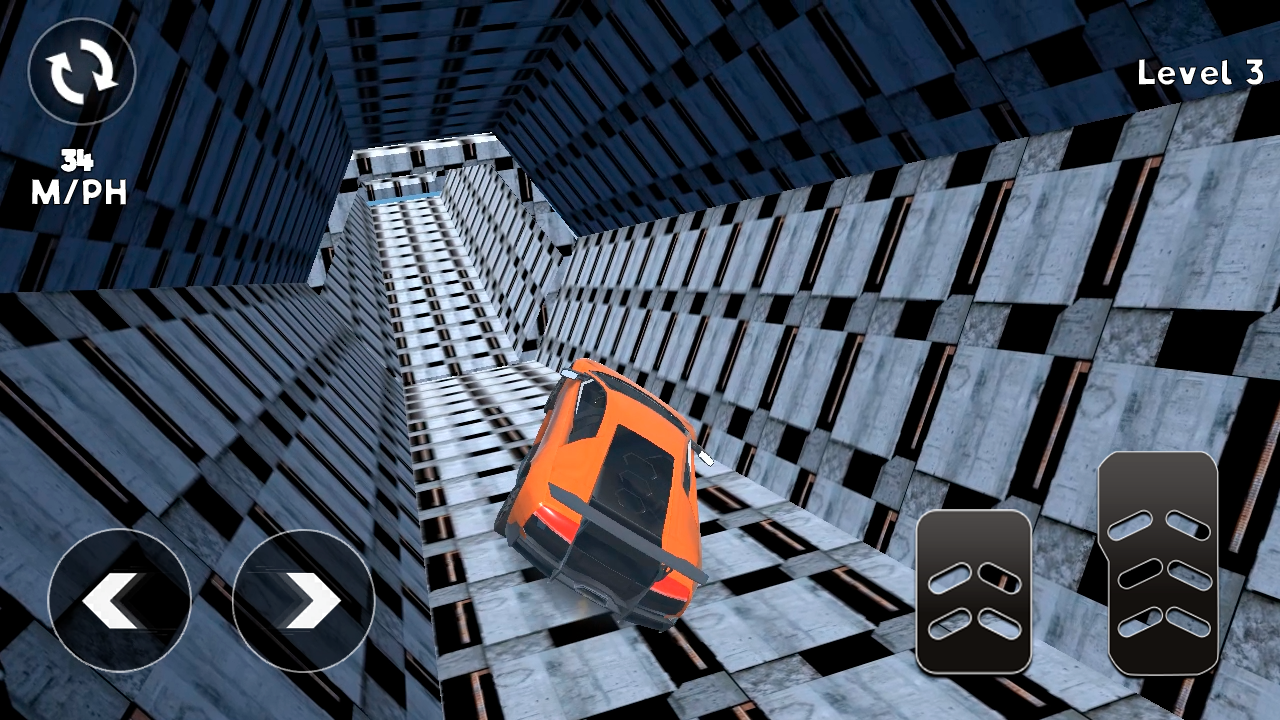1280x720 pixels.
Task: Click the Level 3 indicator
Action: pos(1203,73)
